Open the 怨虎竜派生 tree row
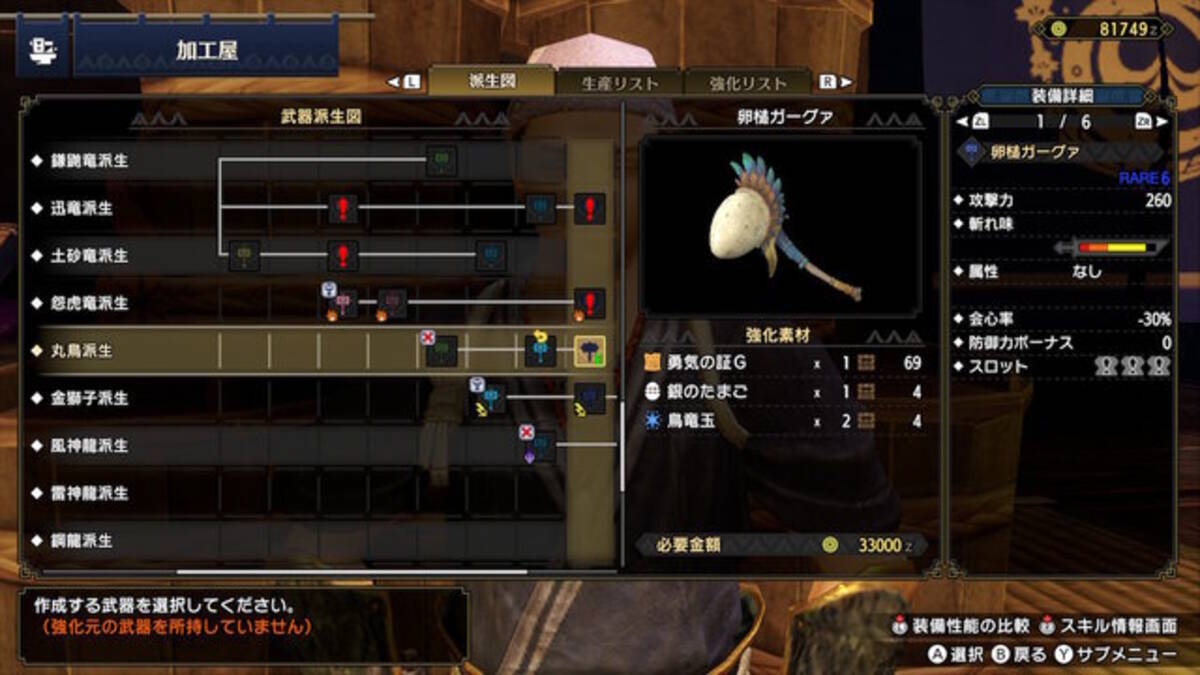 click(x=90, y=303)
